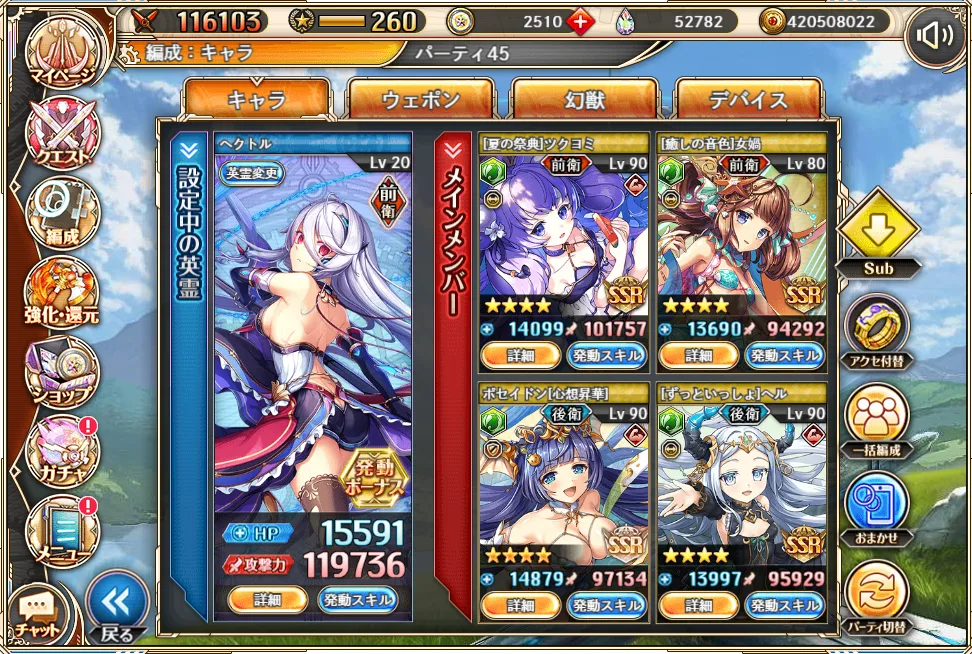Viewport: 972px width, 654px height.
Task: Click the 戻る back button
Action: pyautogui.click(x=116, y=605)
